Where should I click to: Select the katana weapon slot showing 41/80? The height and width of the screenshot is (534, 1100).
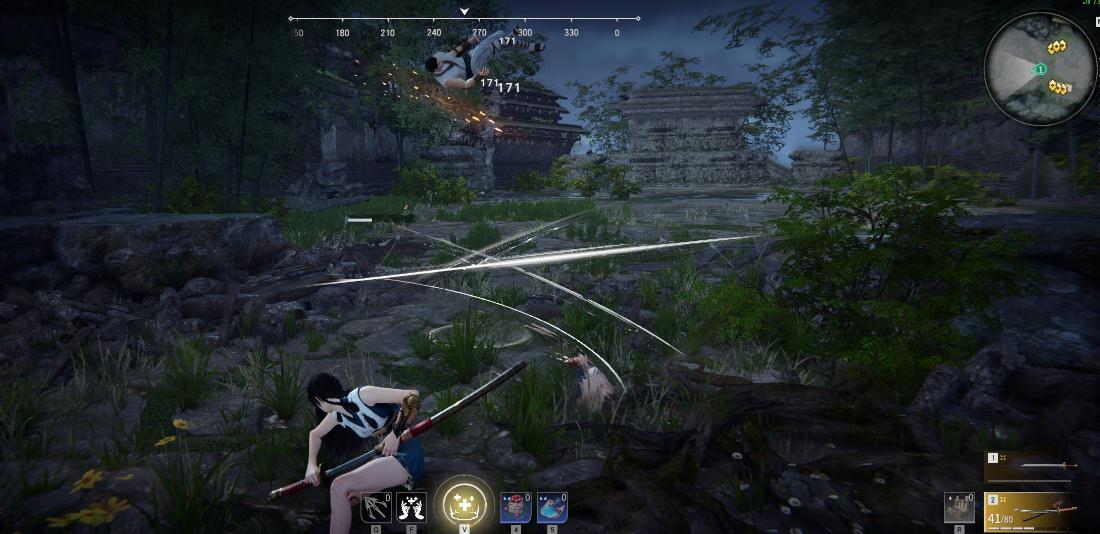point(1035,510)
